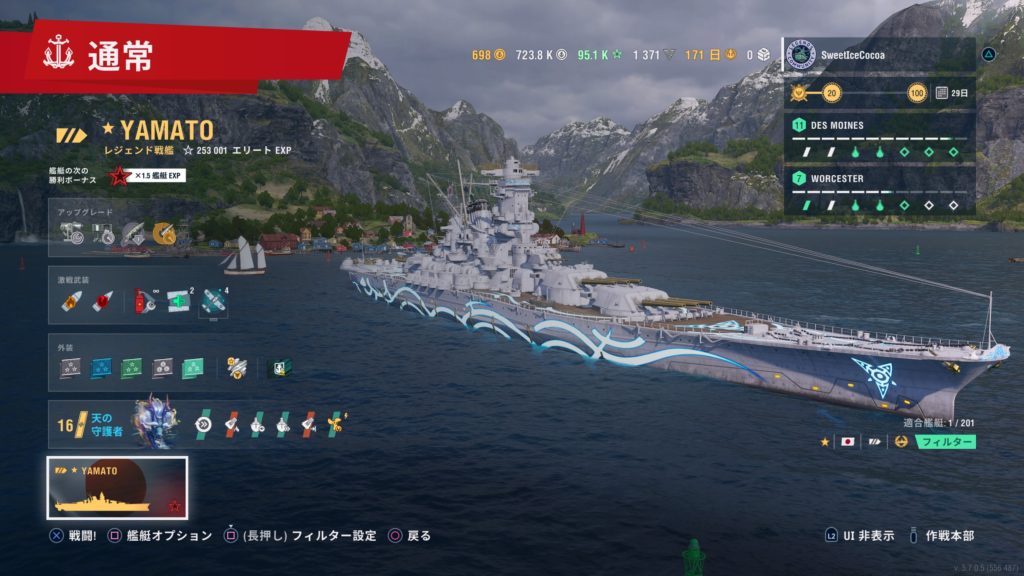Select the orange-tipped shell ammo icon
Viewport: 1024px width, 576px height.
tap(71, 301)
